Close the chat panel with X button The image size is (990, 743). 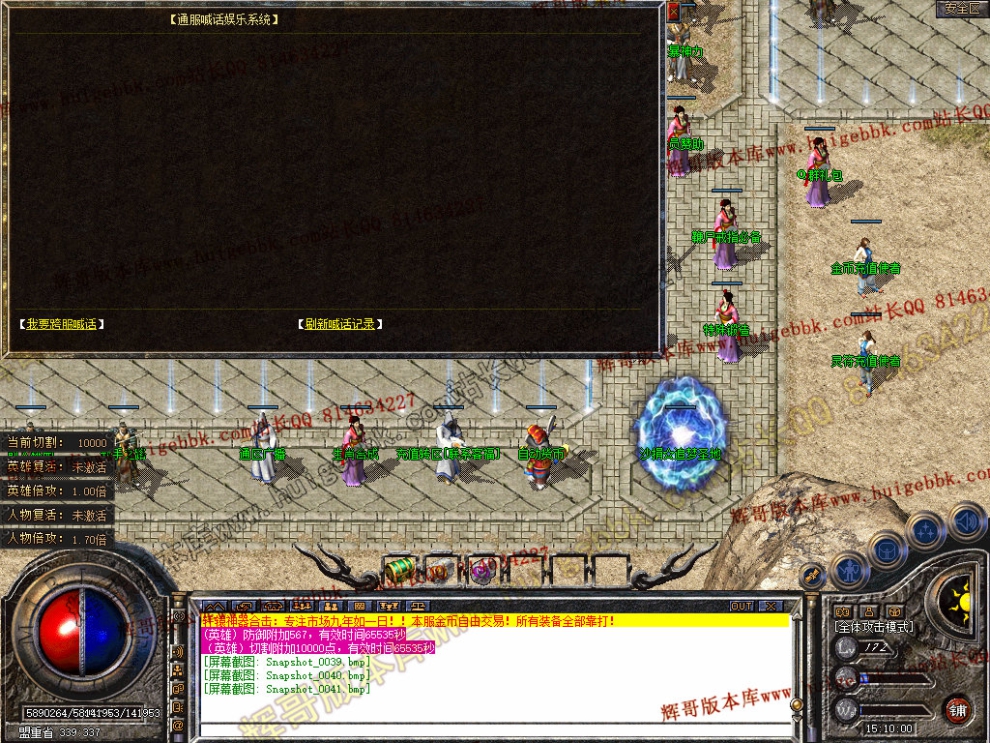point(769,606)
